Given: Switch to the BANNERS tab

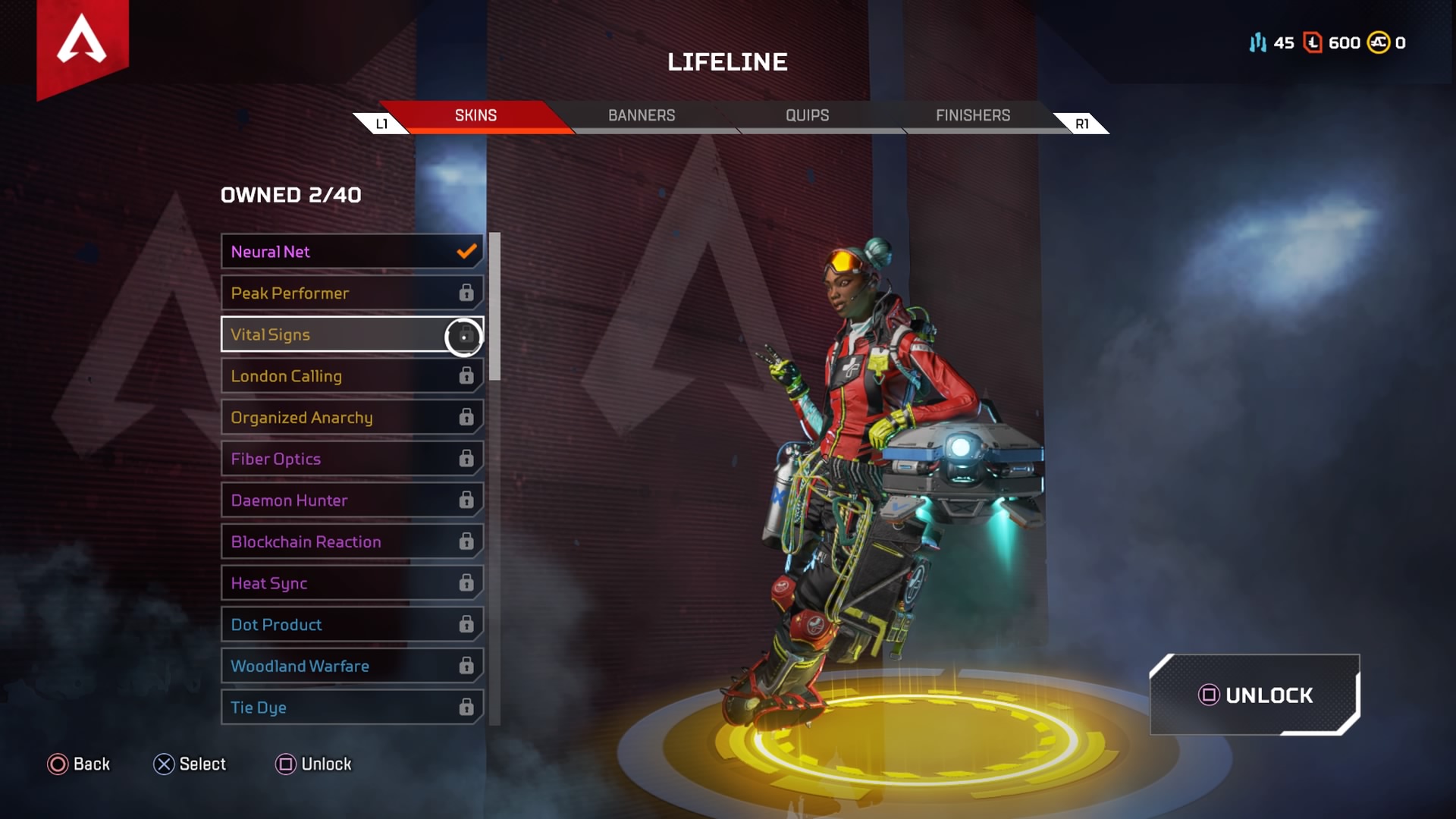Looking at the screenshot, I should pyautogui.click(x=642, y=115).
